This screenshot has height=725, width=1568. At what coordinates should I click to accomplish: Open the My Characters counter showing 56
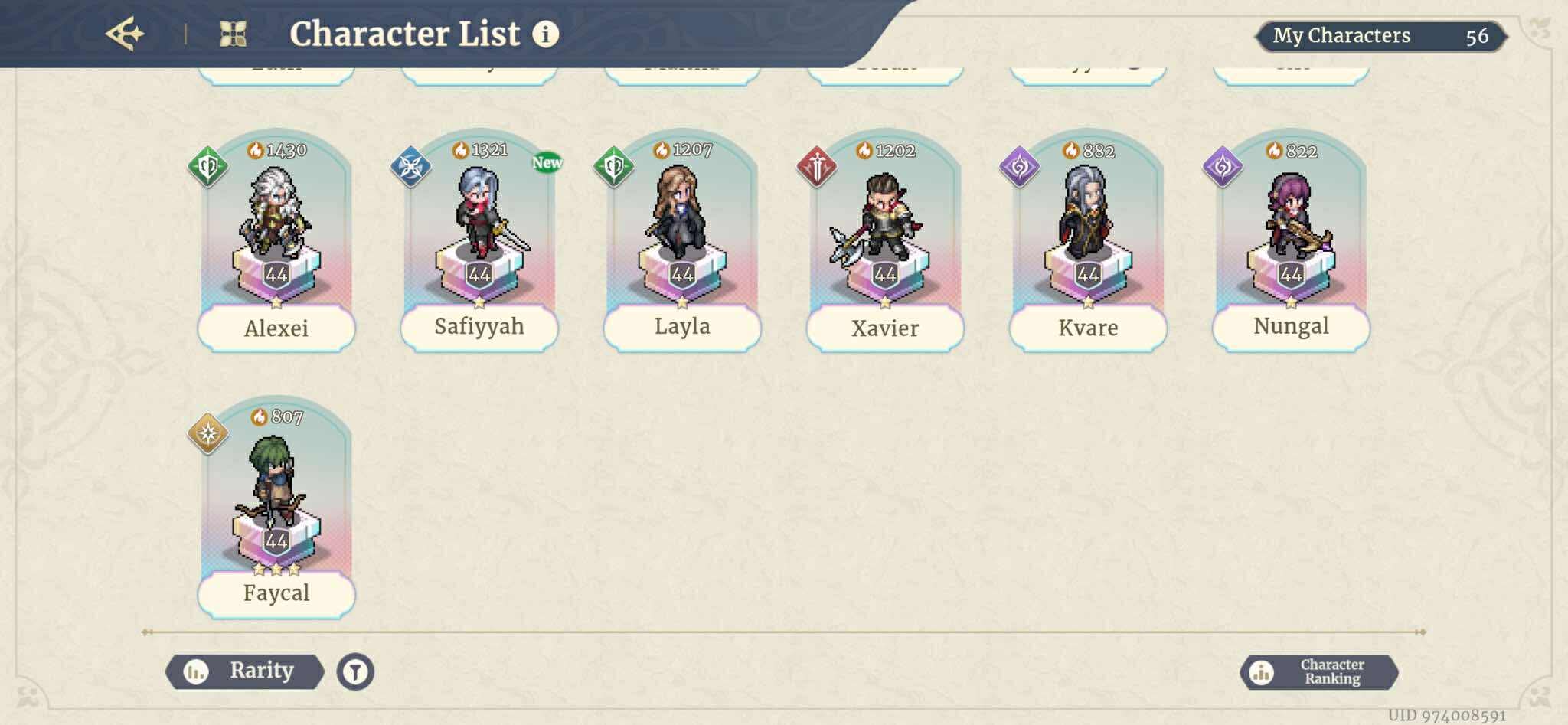click(1375, 35)
